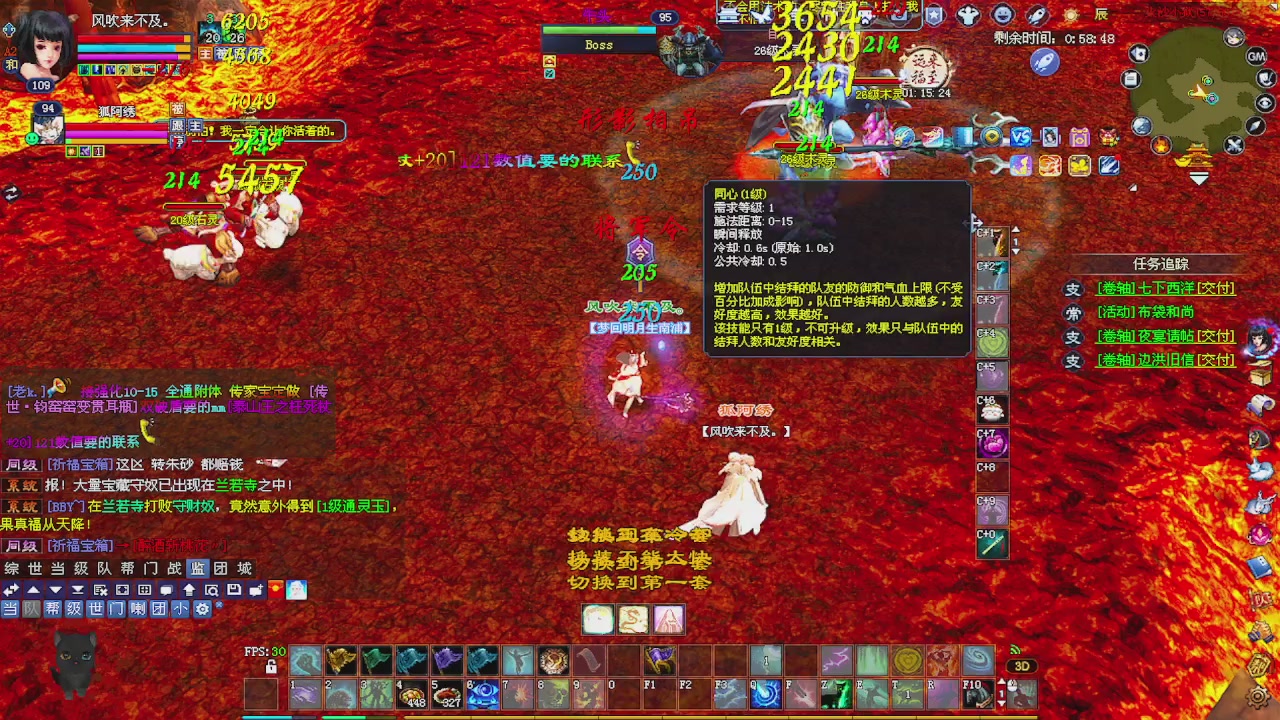The image size is (1280, 720).
Task: Open the chat settings gear icon
Action: (203, 608)
